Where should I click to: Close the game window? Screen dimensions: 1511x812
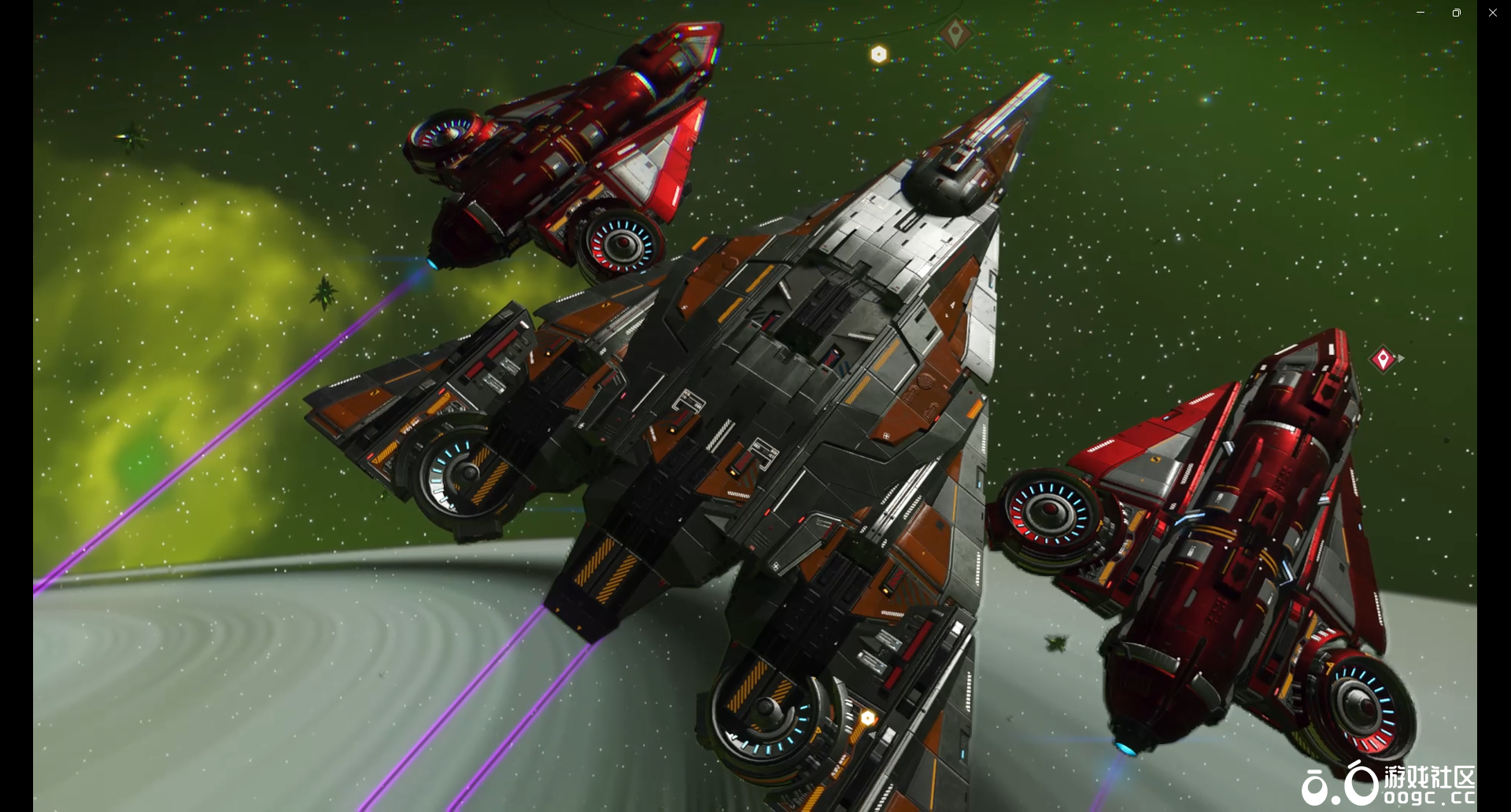click(1492, 13)
